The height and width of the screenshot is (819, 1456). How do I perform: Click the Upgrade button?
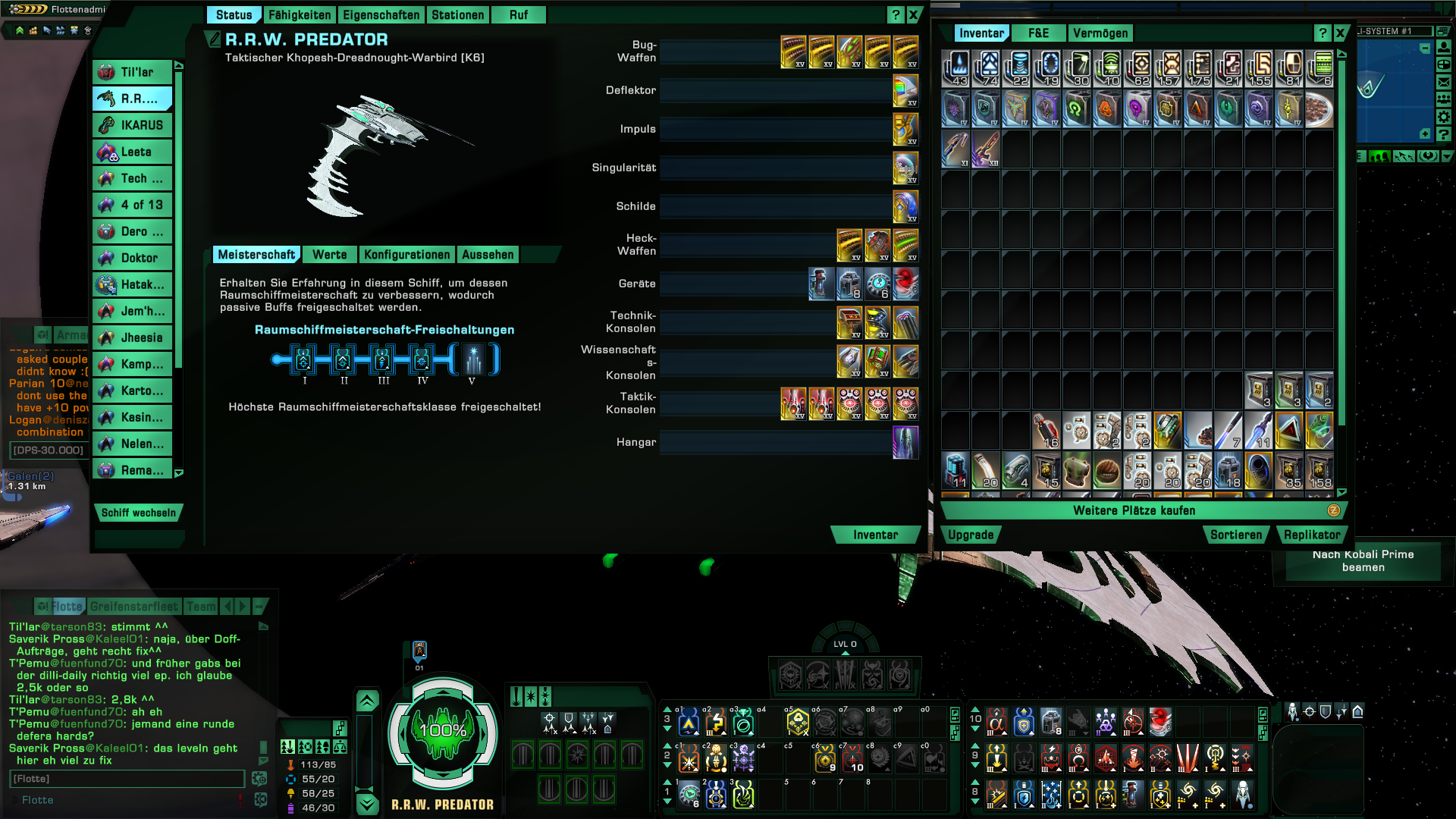[x=970, y=535]
